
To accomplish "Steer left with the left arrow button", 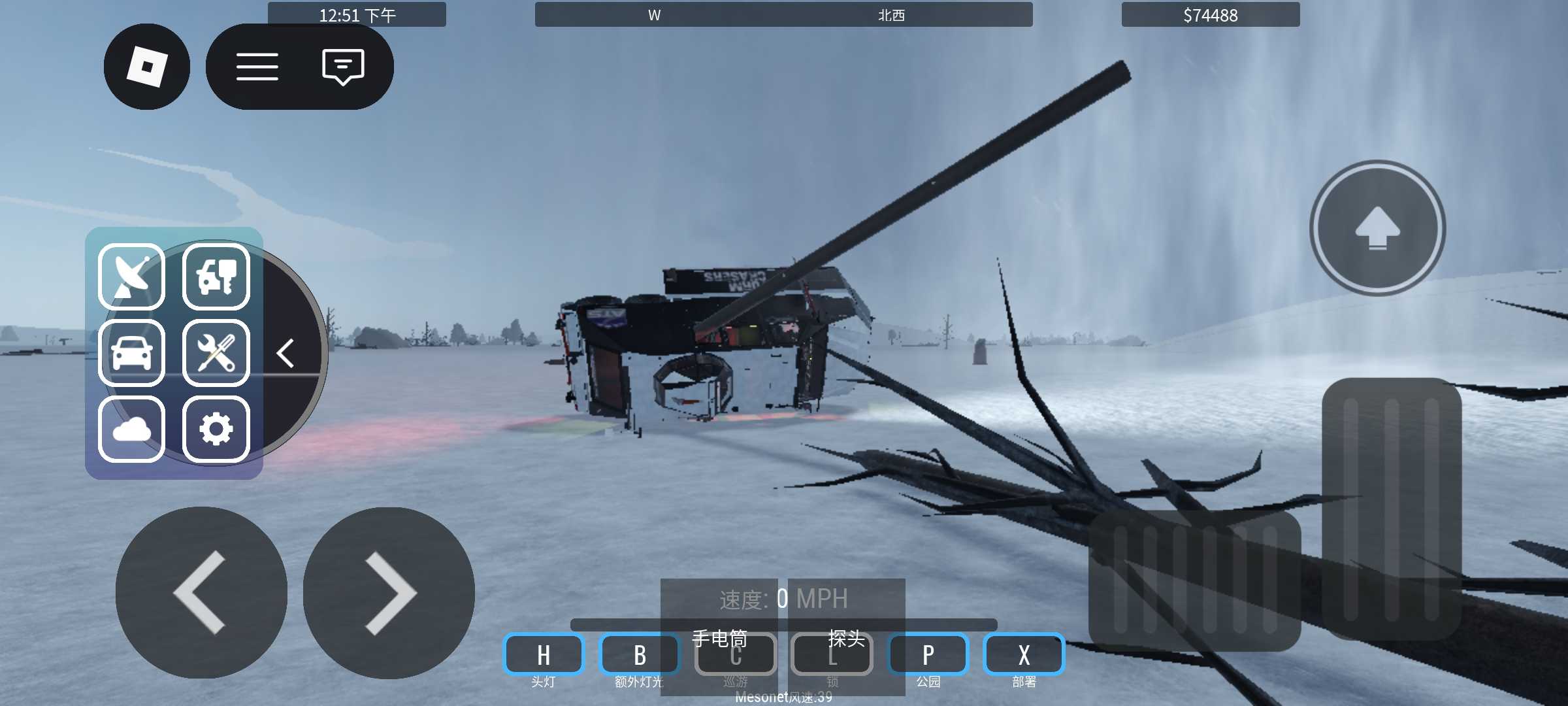I will [x=201, y=592].
